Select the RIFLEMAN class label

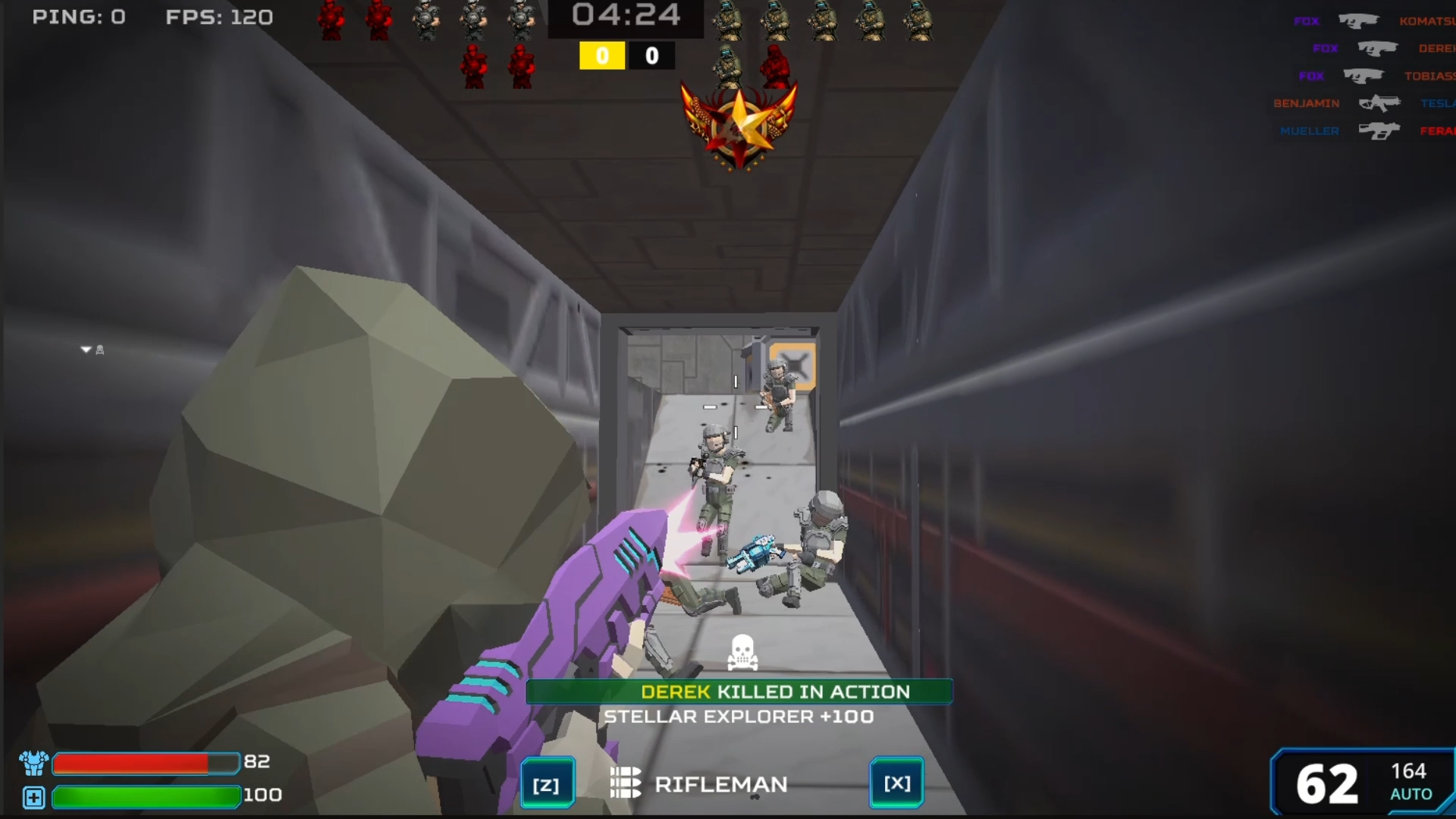tap(723, 784)
